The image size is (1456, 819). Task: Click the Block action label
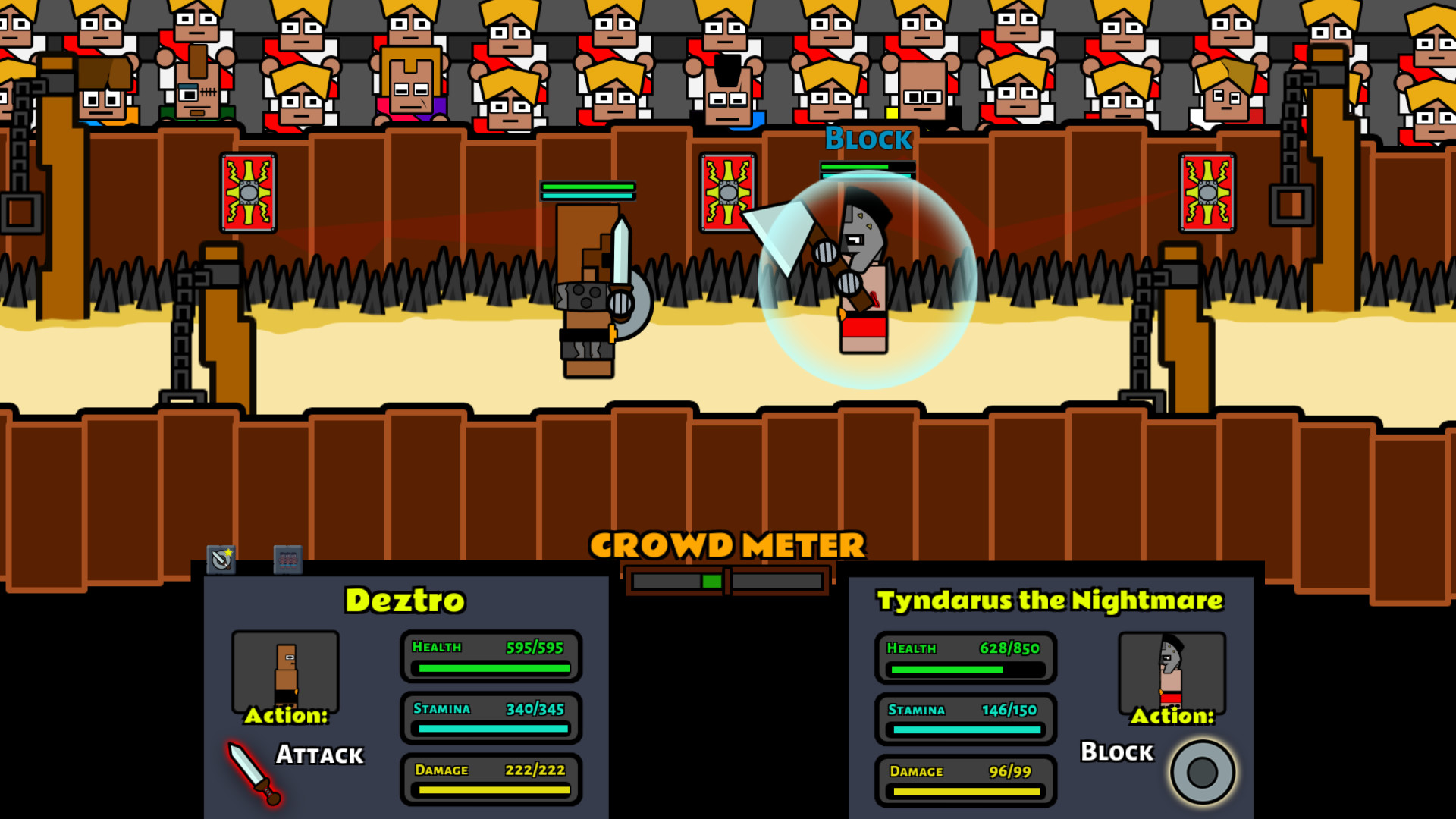click(x=1115, y=752)
